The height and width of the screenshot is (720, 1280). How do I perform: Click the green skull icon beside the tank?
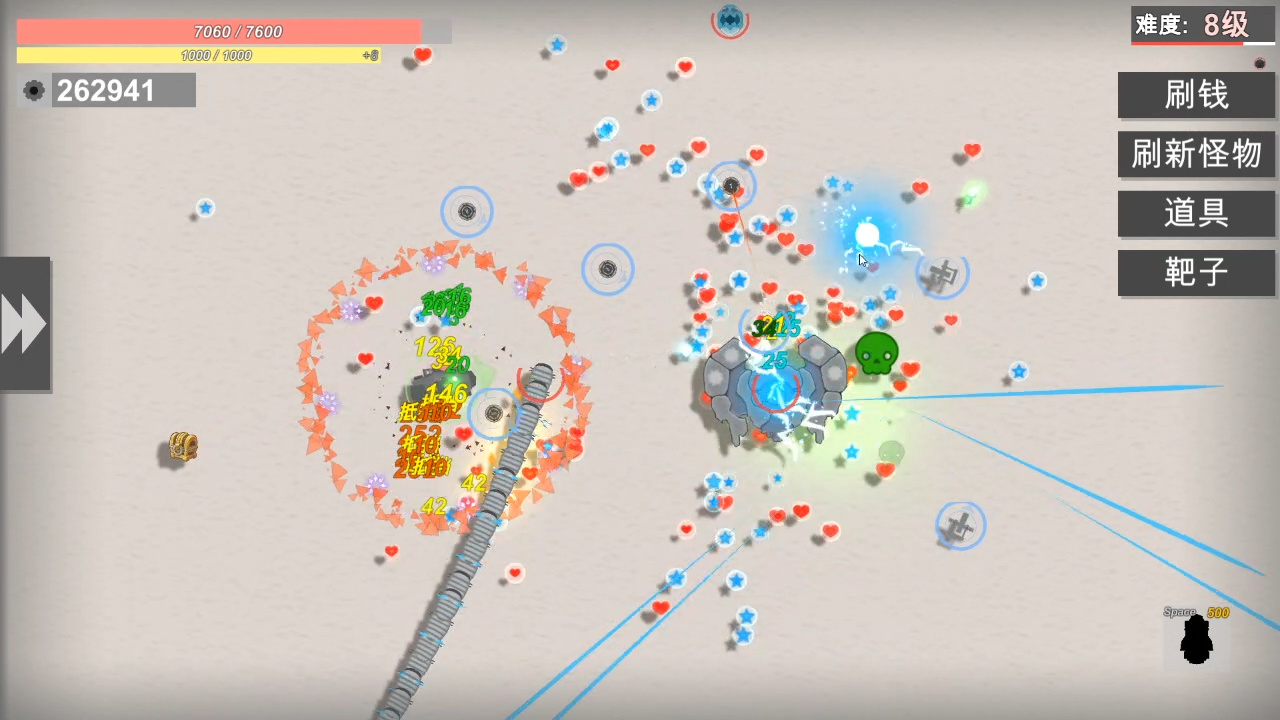point(877,352)
